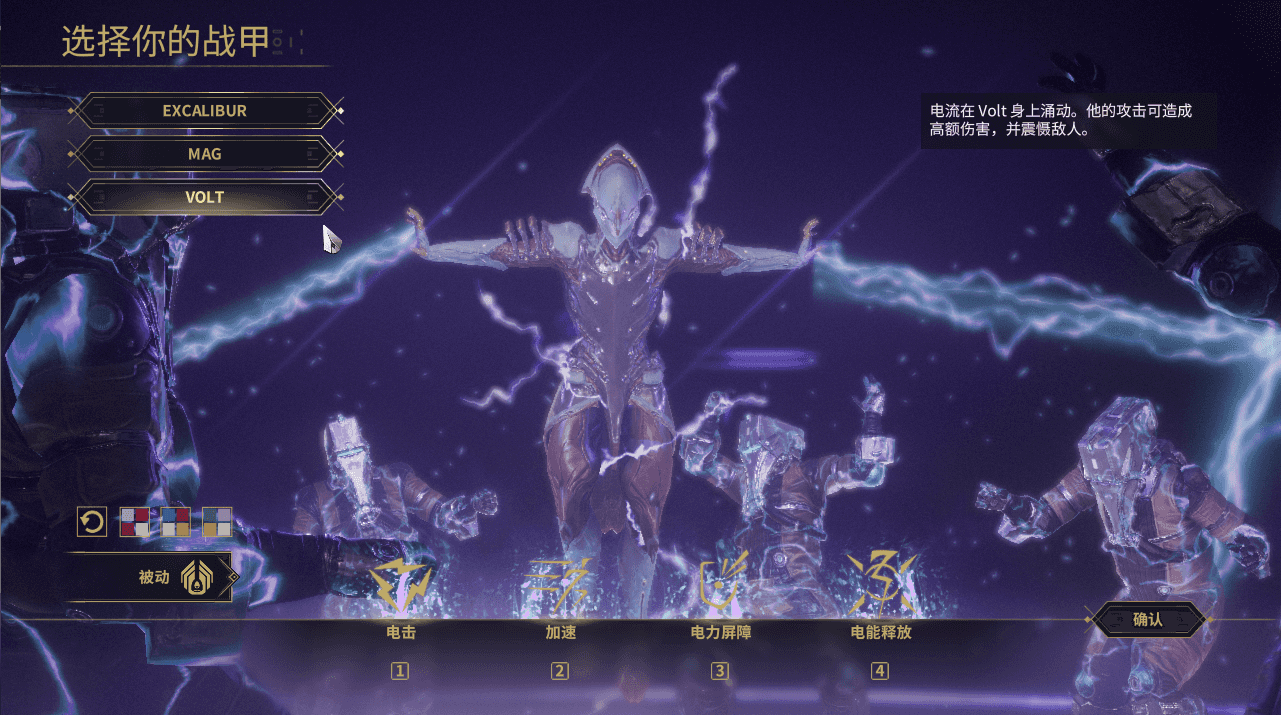
Task: Reset colors with the circular arrow button
Action: (92, 522)
